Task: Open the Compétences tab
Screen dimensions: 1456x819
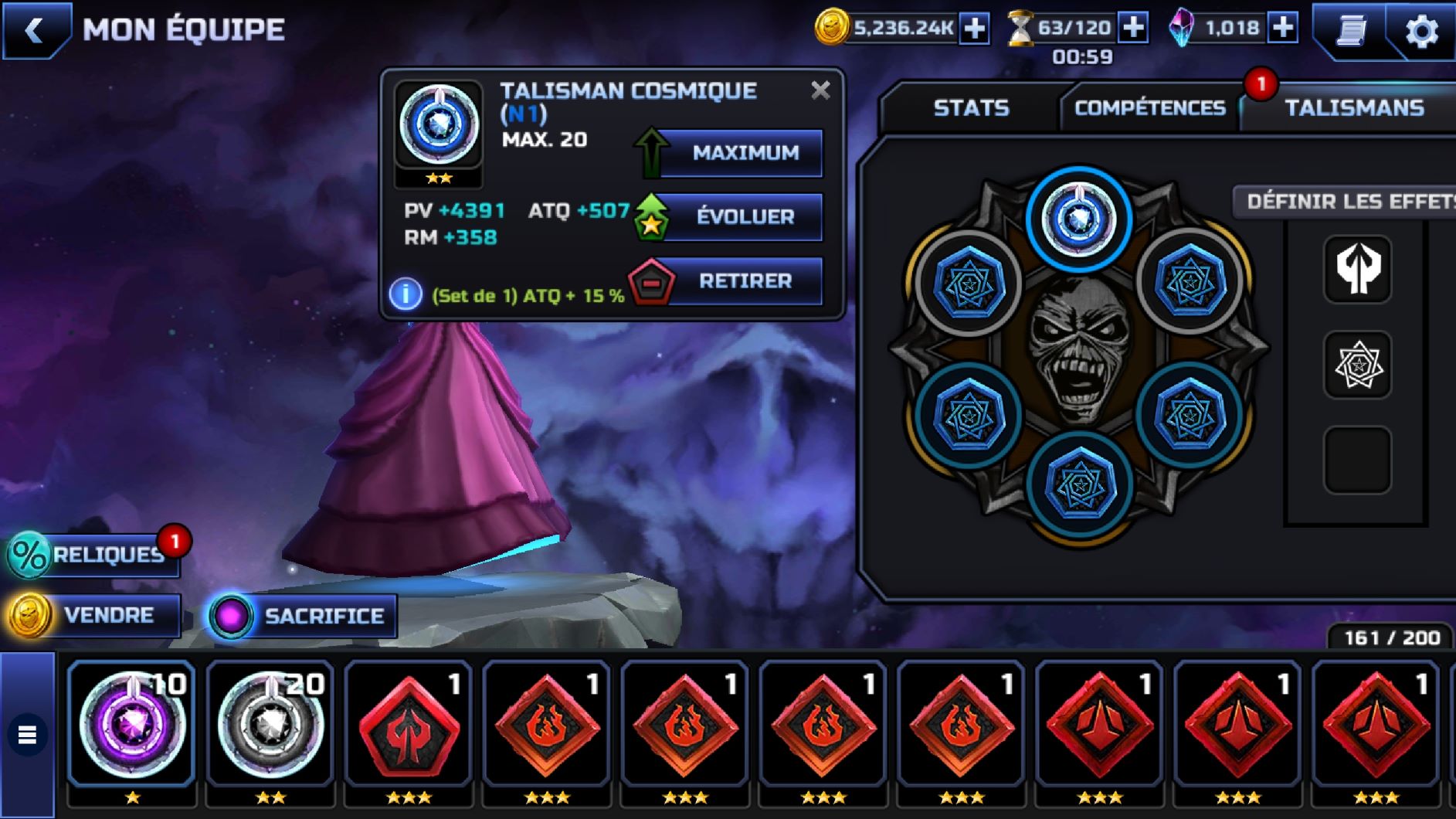Action: (x=1149, y=107)
